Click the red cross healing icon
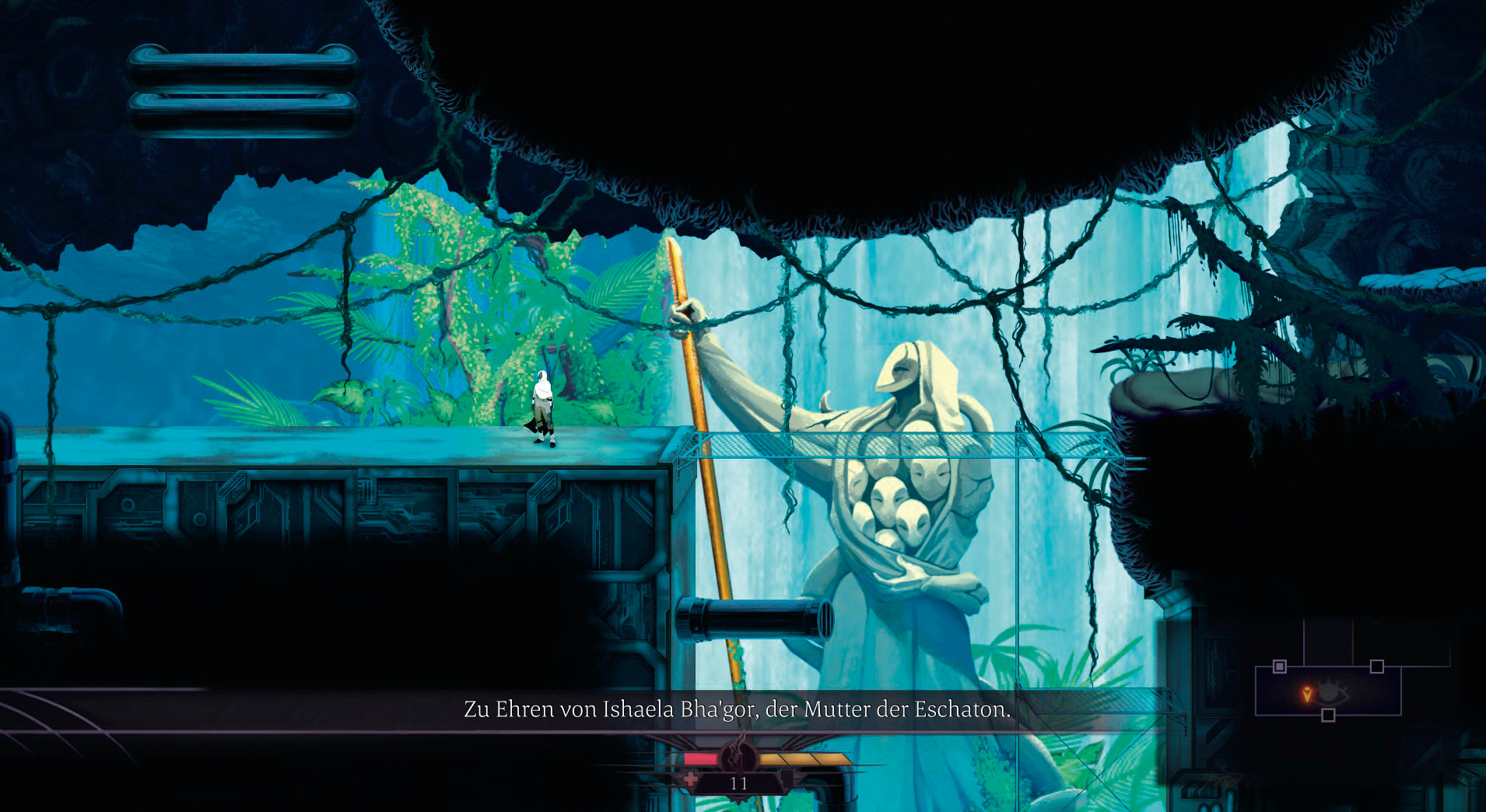This screenshot has height=812, width=1486. [690, 779]
